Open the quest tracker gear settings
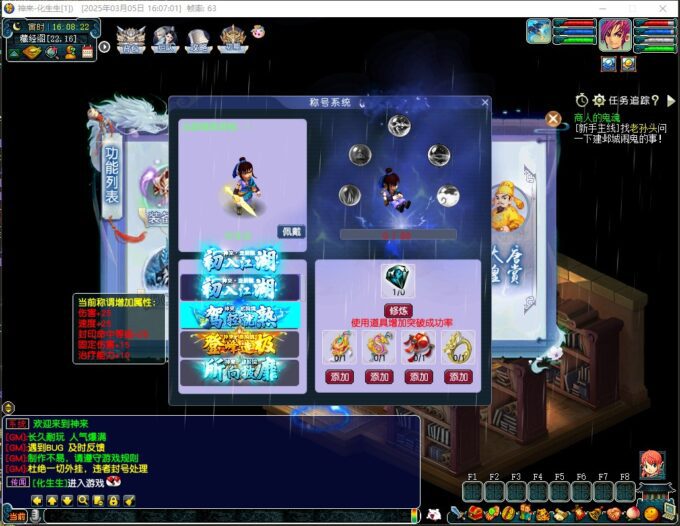 599,100
